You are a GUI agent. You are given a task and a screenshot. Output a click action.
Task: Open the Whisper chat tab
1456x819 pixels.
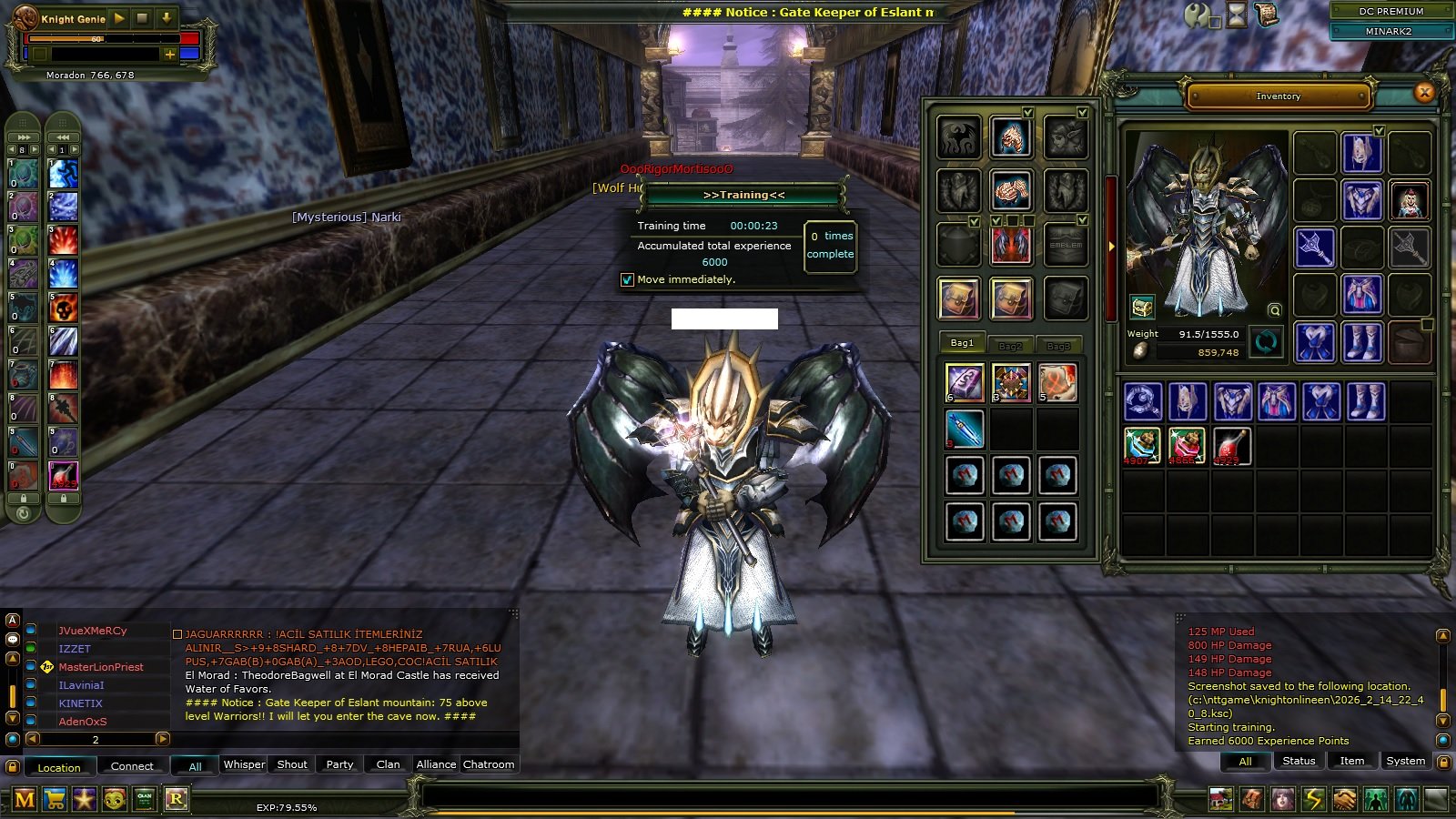point(243,765)
